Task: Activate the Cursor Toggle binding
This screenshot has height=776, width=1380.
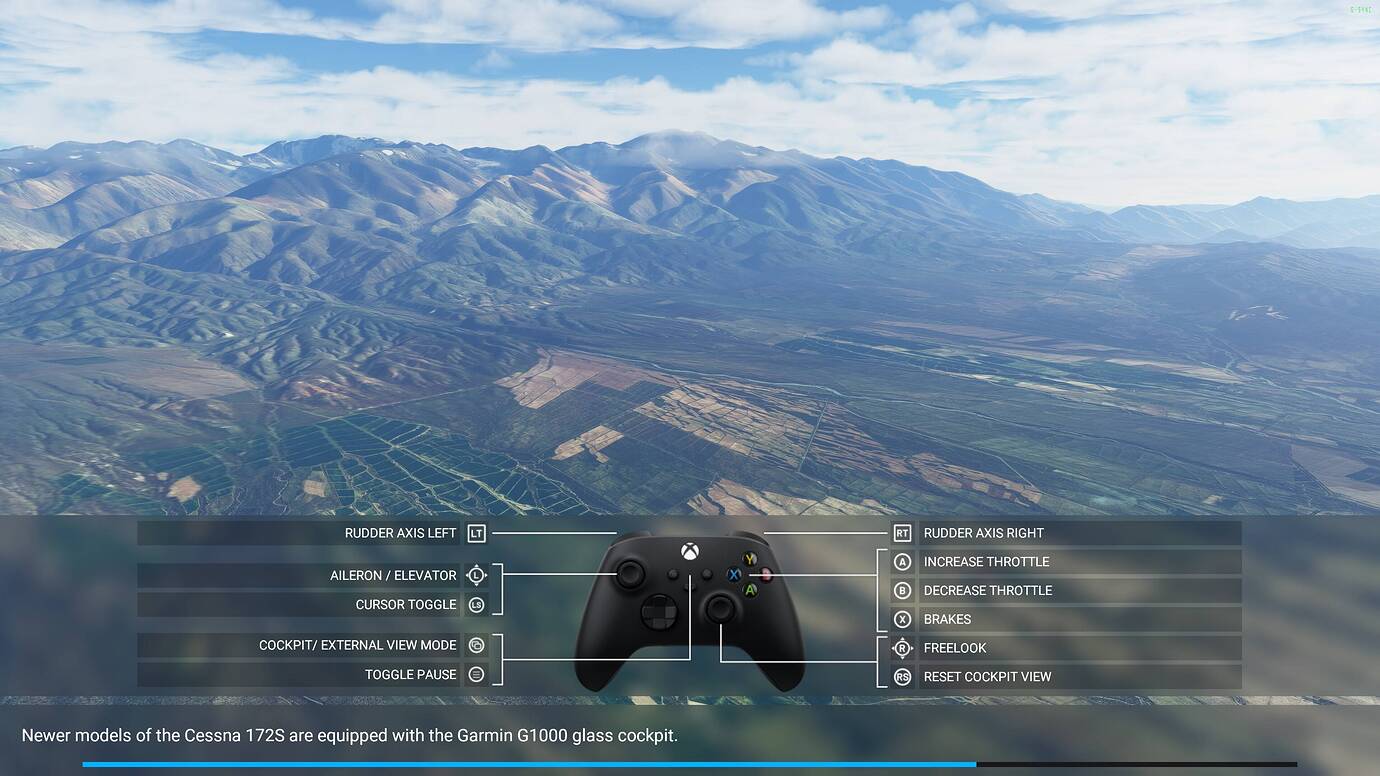Action: click(407, 604)
